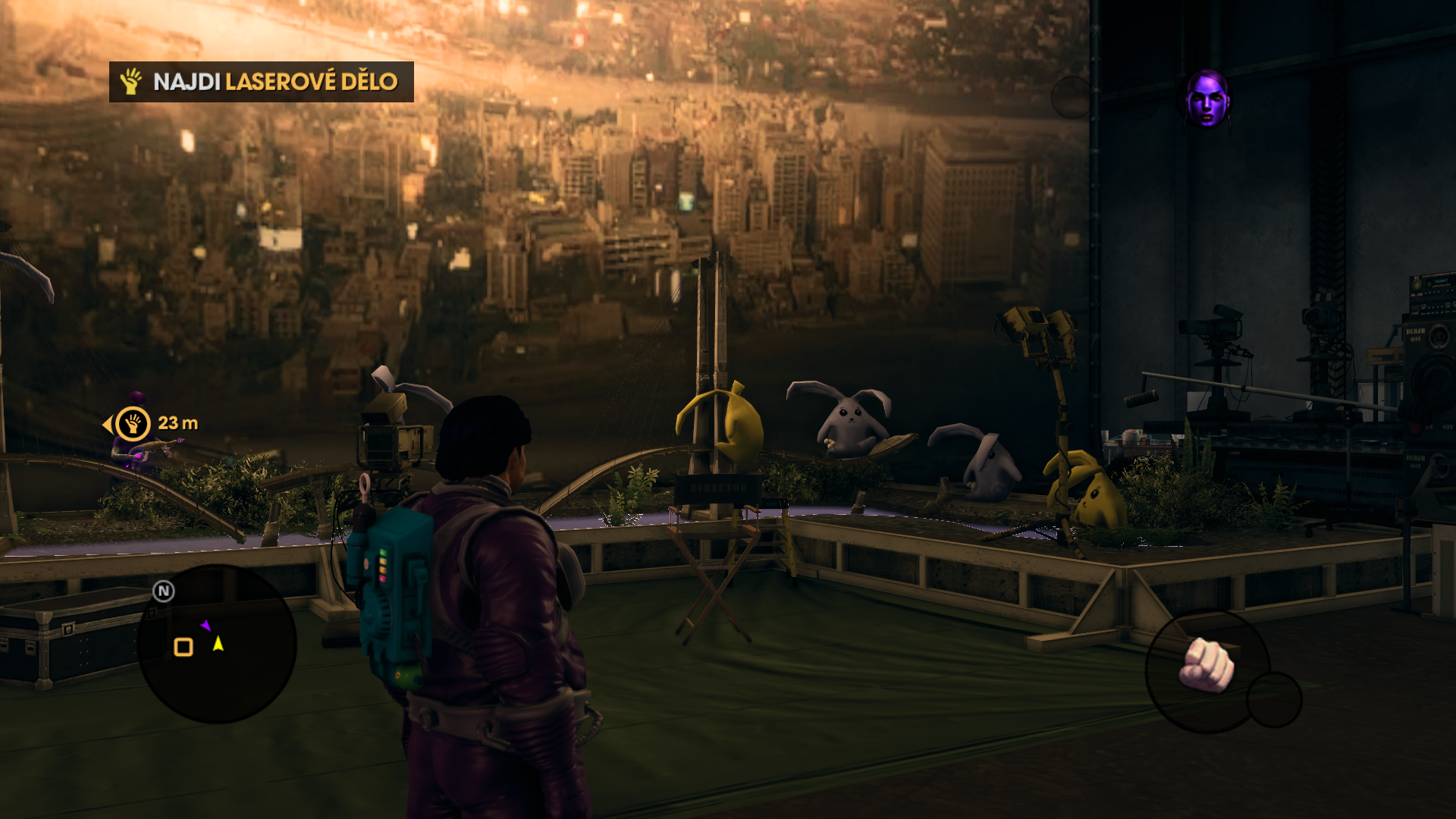Screen dimensions: 1456x819
Task: Click the north compass indicator on minimap
Action: pyautogui.click(x=164, y=591)
